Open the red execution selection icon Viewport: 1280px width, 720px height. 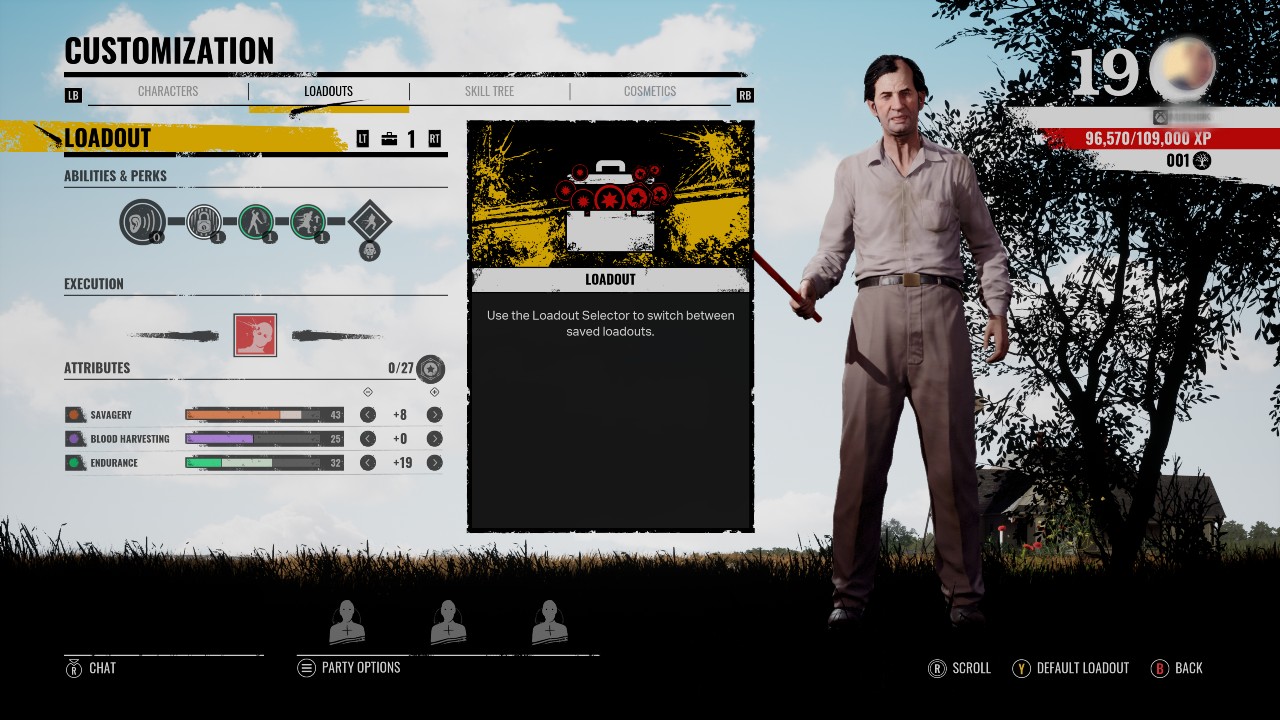pos(255,334)
